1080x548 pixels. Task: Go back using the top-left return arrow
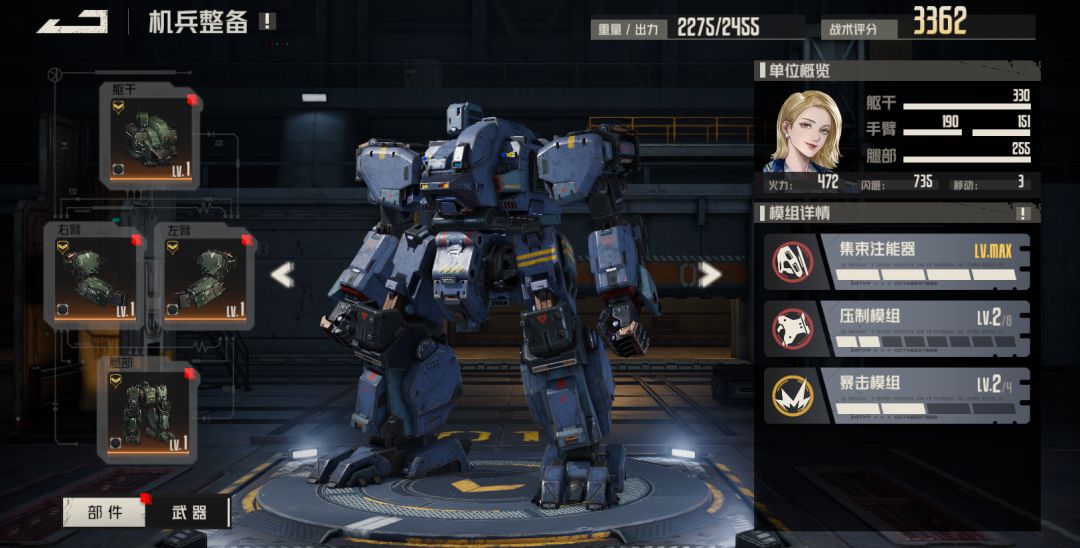tap(72, 21)
